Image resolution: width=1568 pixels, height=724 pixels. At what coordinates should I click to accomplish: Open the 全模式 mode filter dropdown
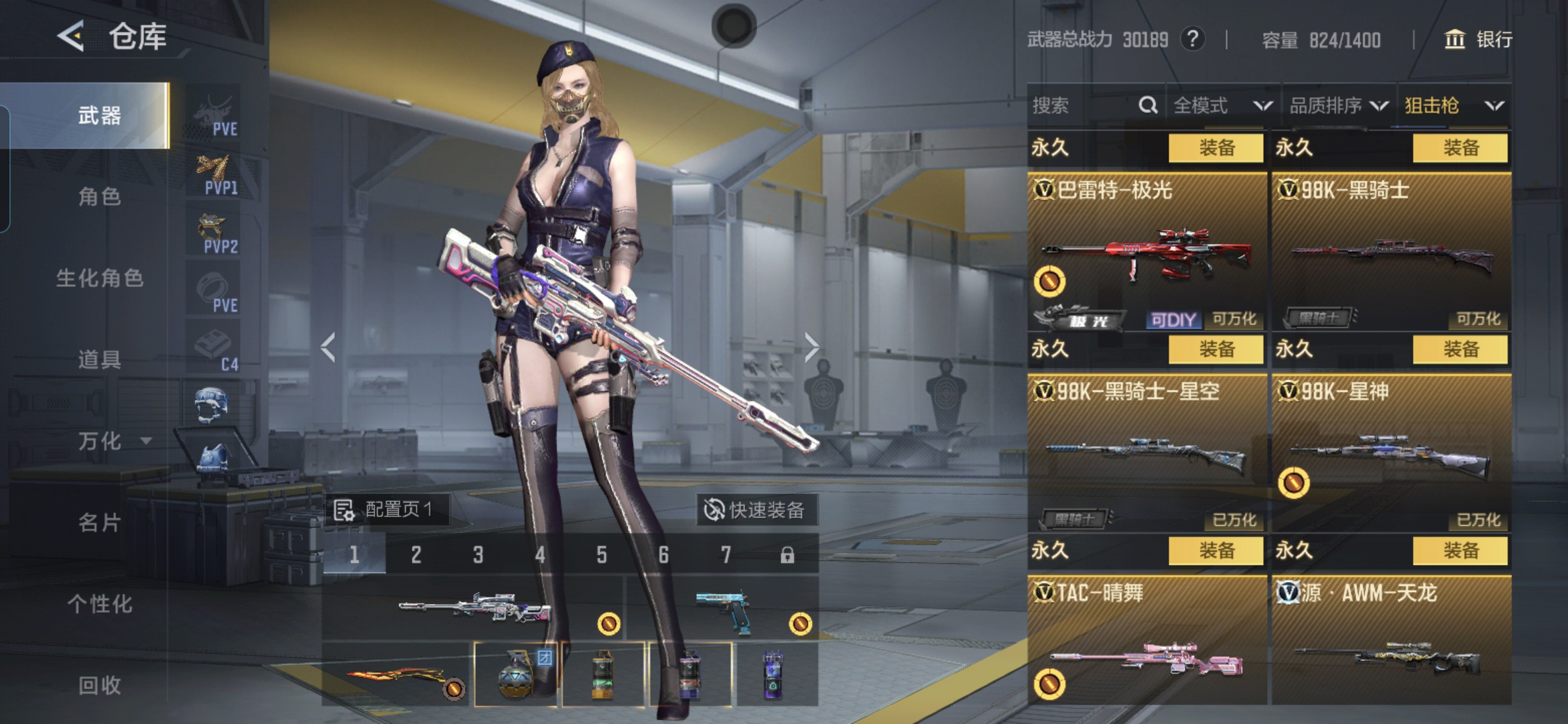click(x=1222, y=105)
